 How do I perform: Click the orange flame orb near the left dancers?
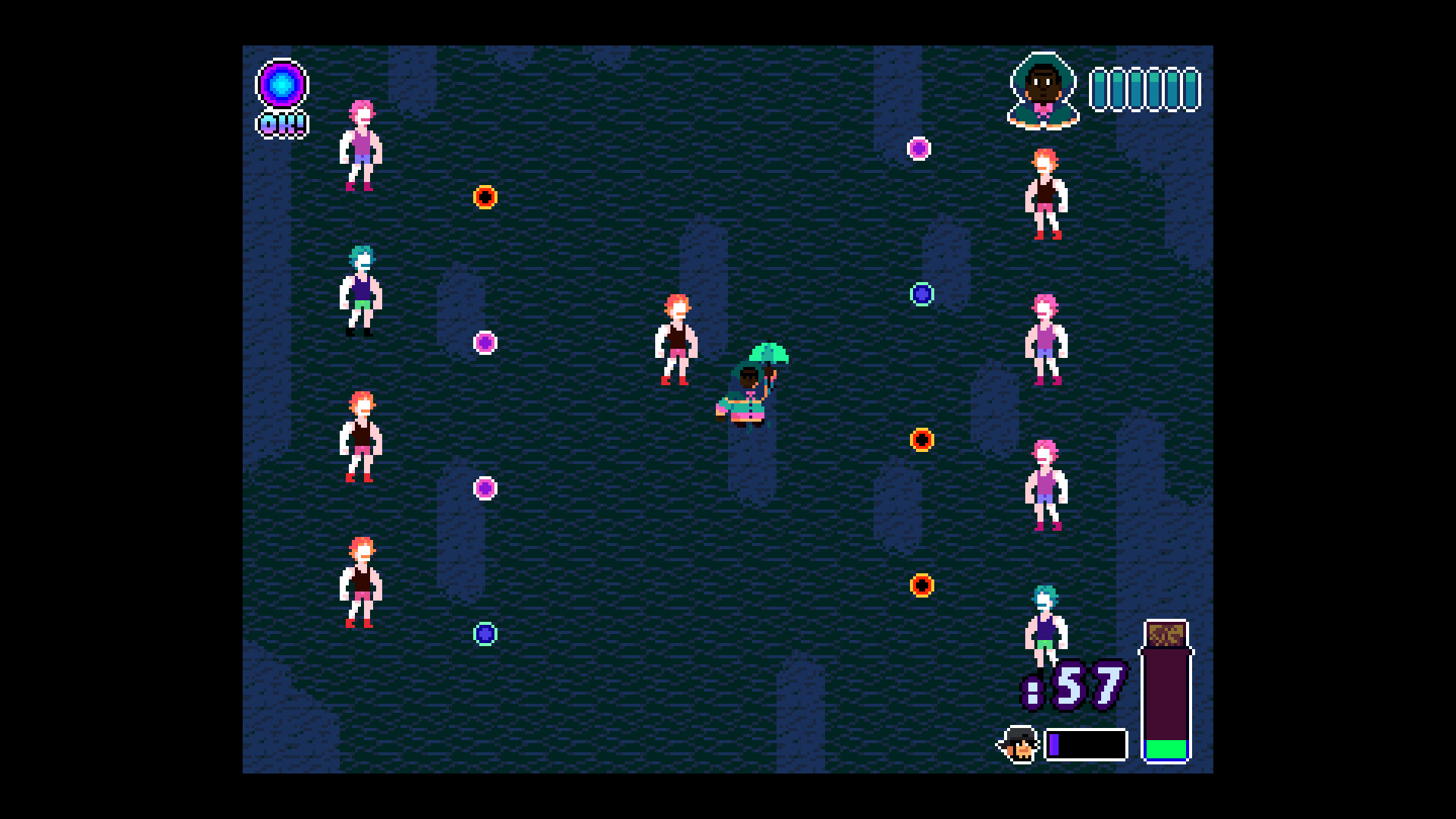coord(485,199)
